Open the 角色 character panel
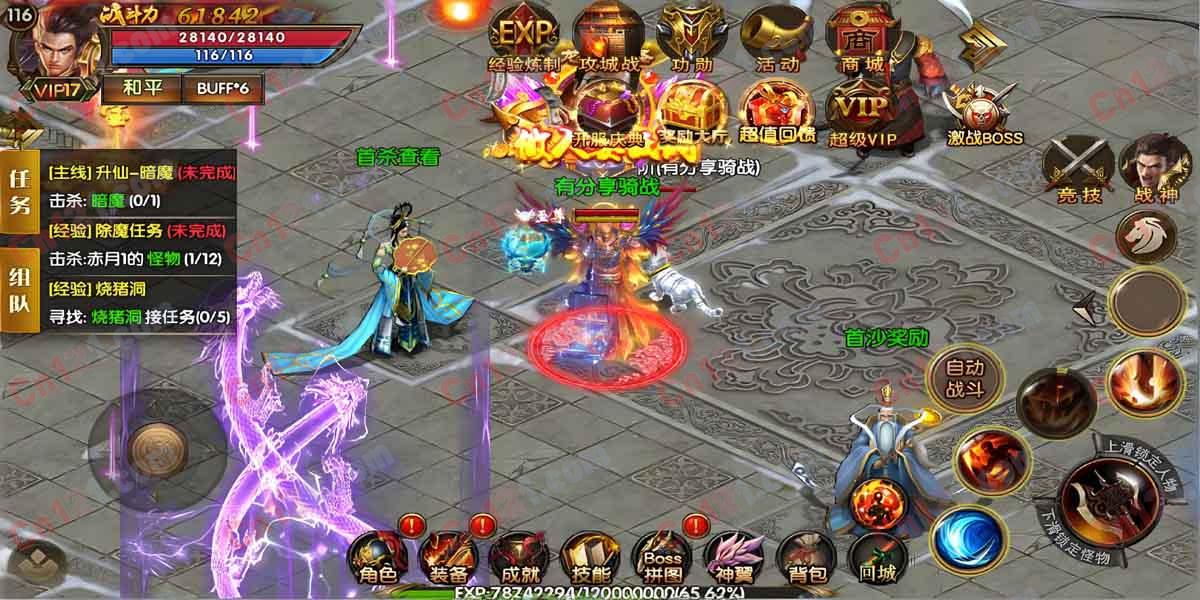The image size is (1200, 600). 377,556
